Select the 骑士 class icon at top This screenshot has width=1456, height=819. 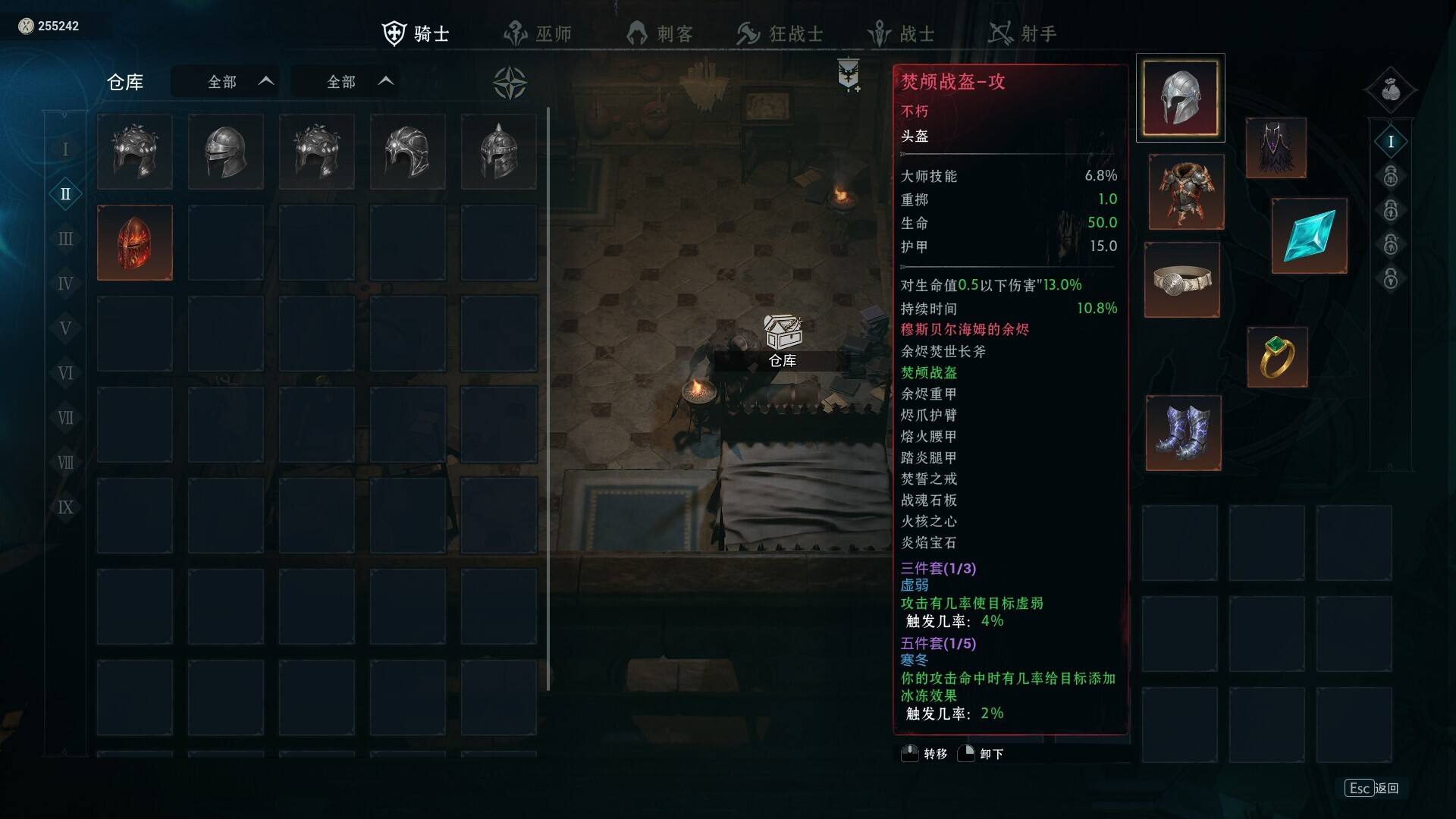coord(395,33)
